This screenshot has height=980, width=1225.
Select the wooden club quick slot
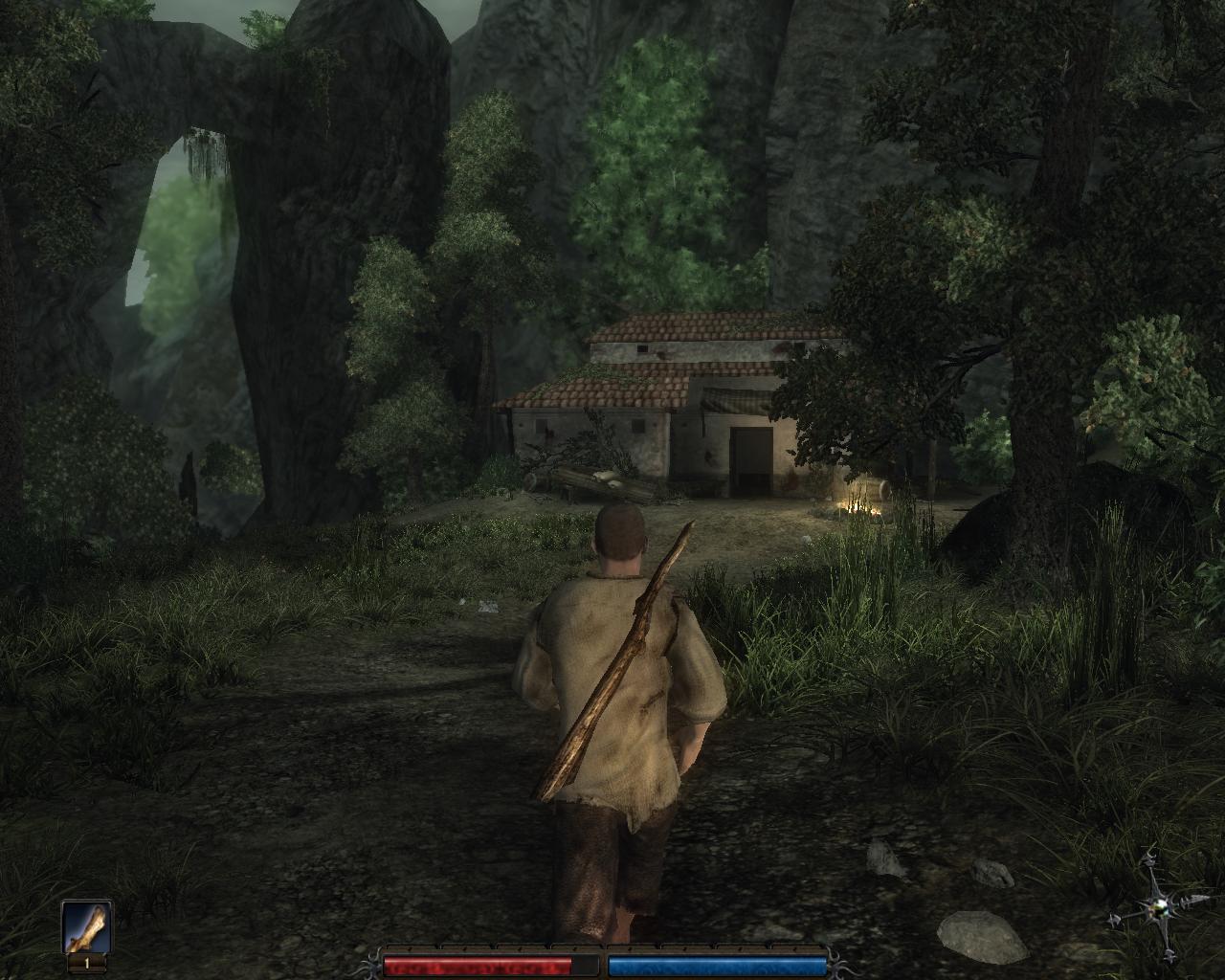87,927
